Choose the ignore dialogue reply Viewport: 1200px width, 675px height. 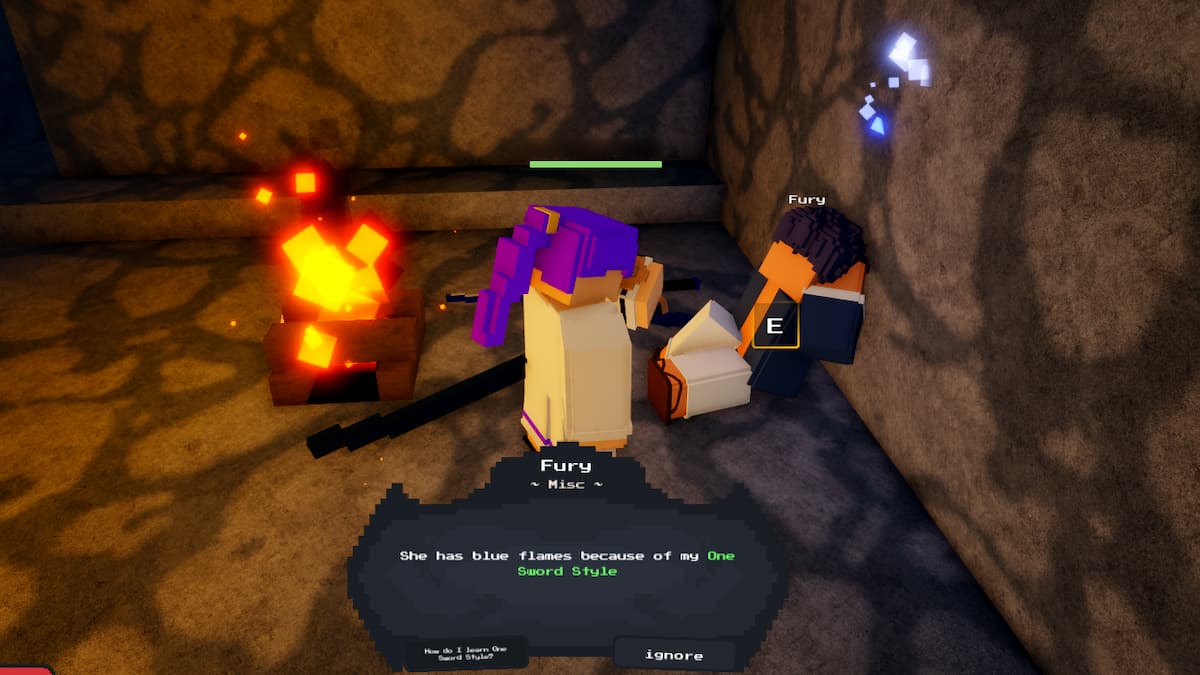pyautogui.click(x=673, y=655)
